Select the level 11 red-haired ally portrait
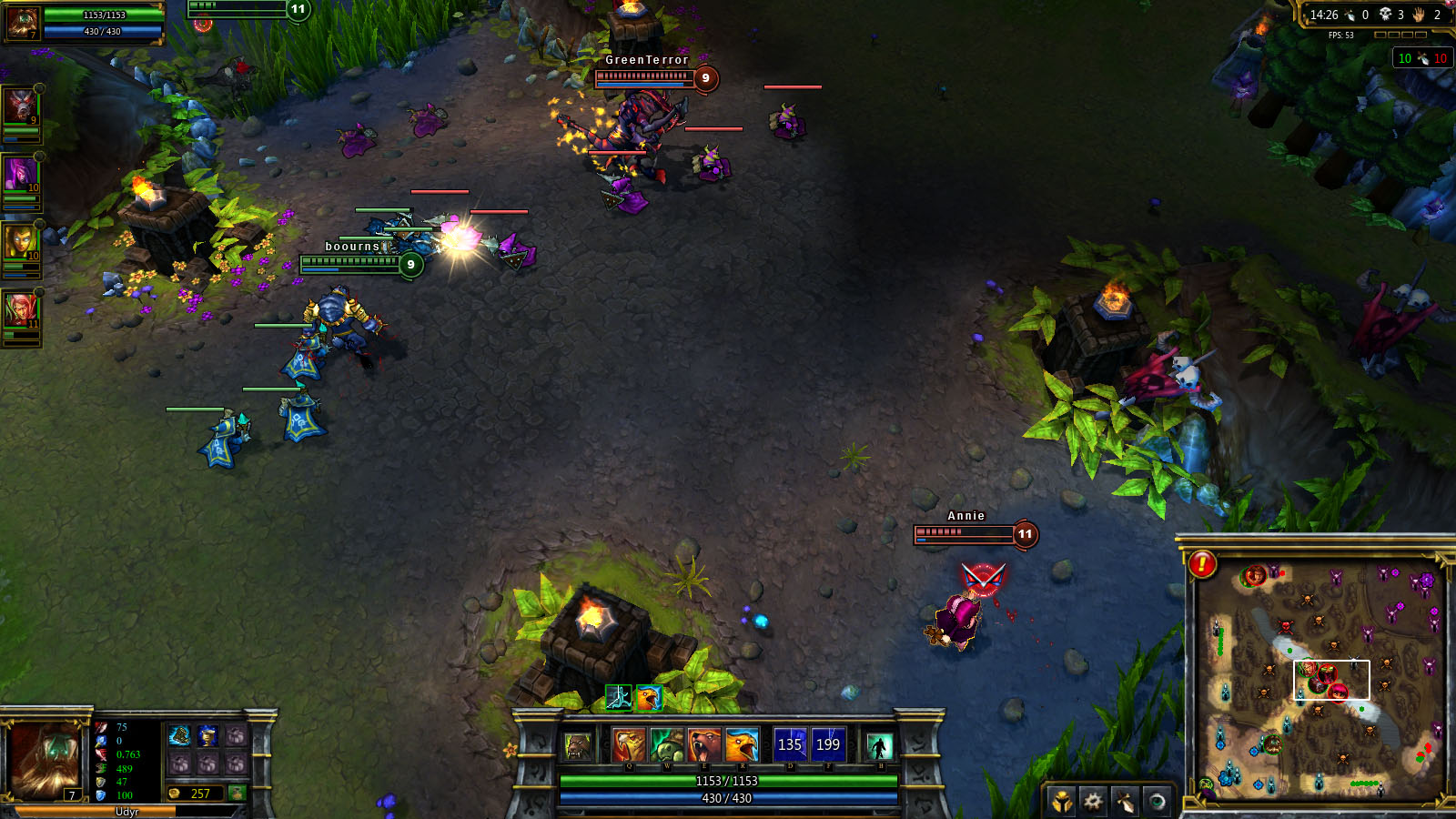1456x819 pixels. point(20,311)
